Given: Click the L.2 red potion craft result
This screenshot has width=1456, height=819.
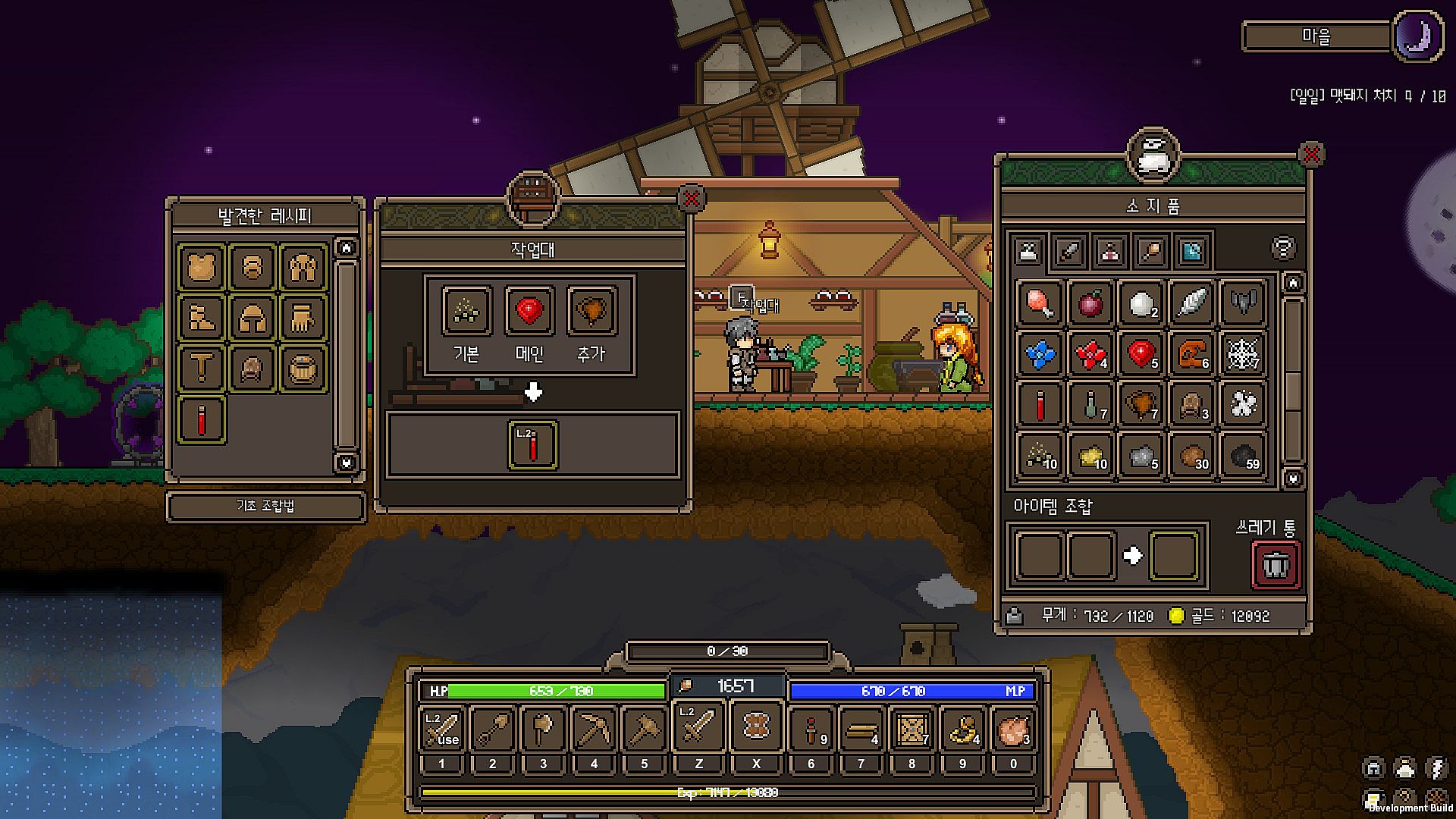Looking at the screenshot, I should click(533, 445).
